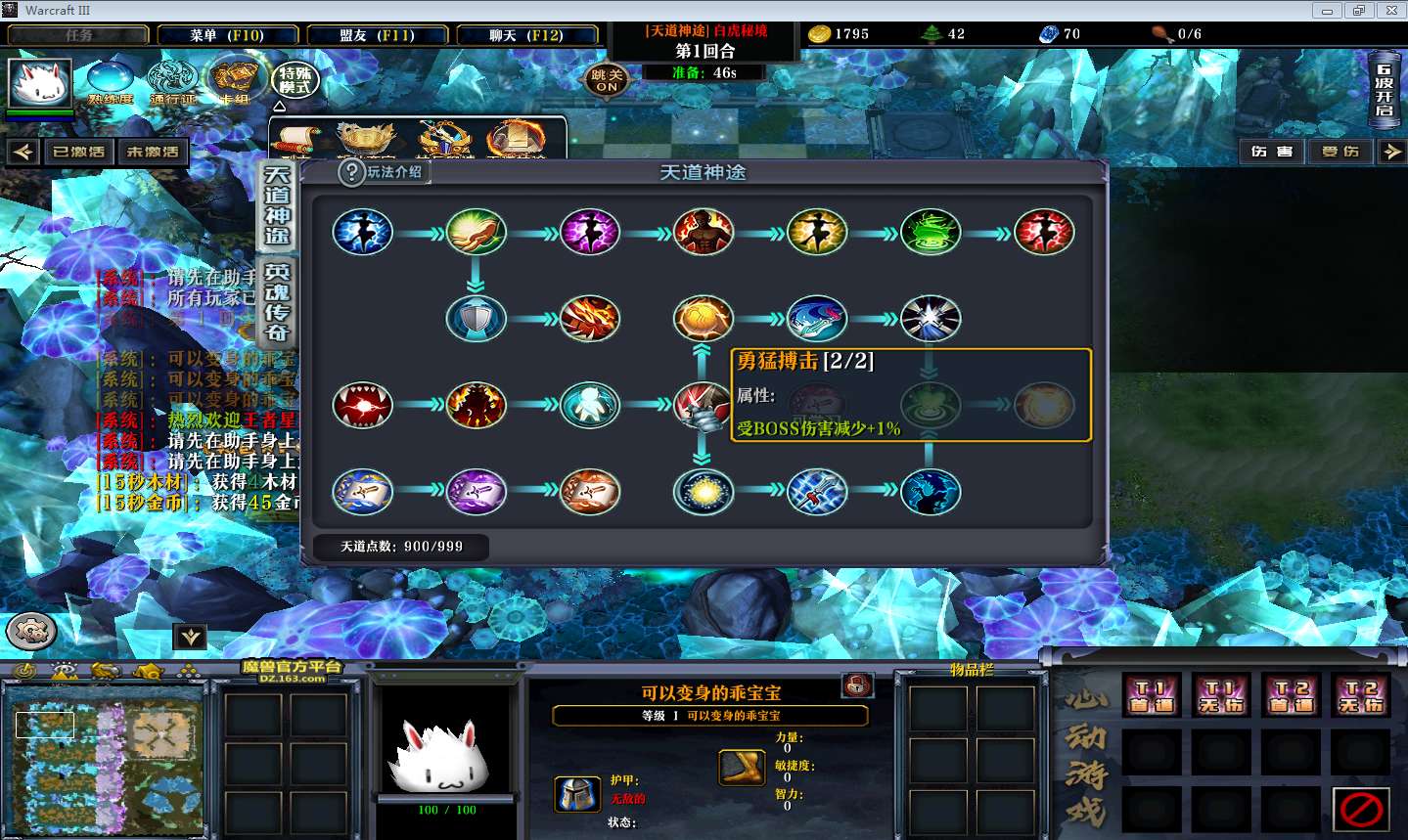Toggle the 跳关 ON skip-level button
The width and height of the screenshot is (1408, 840).
(x=607, y=80)
